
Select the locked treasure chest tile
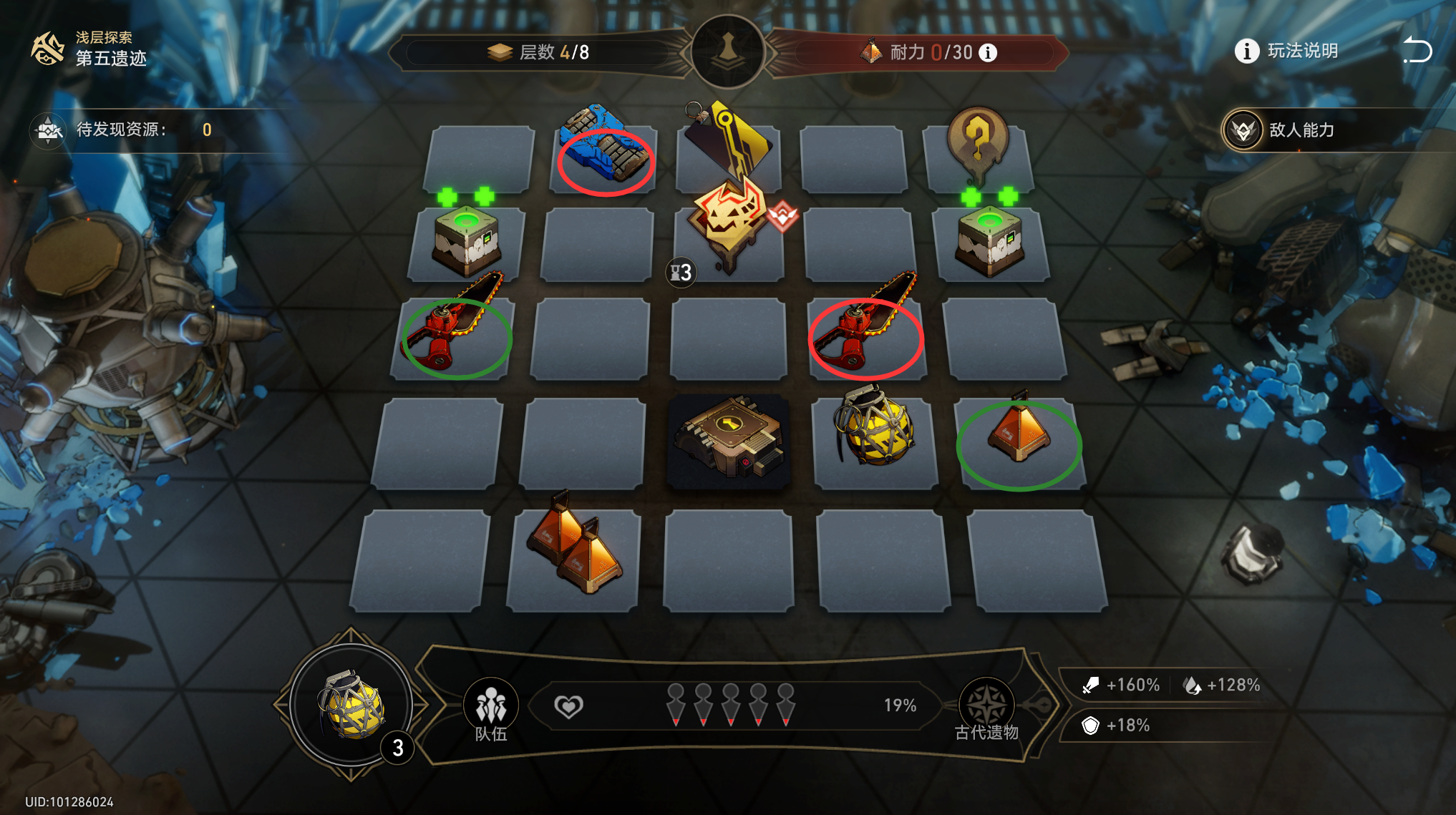point(729,440)
